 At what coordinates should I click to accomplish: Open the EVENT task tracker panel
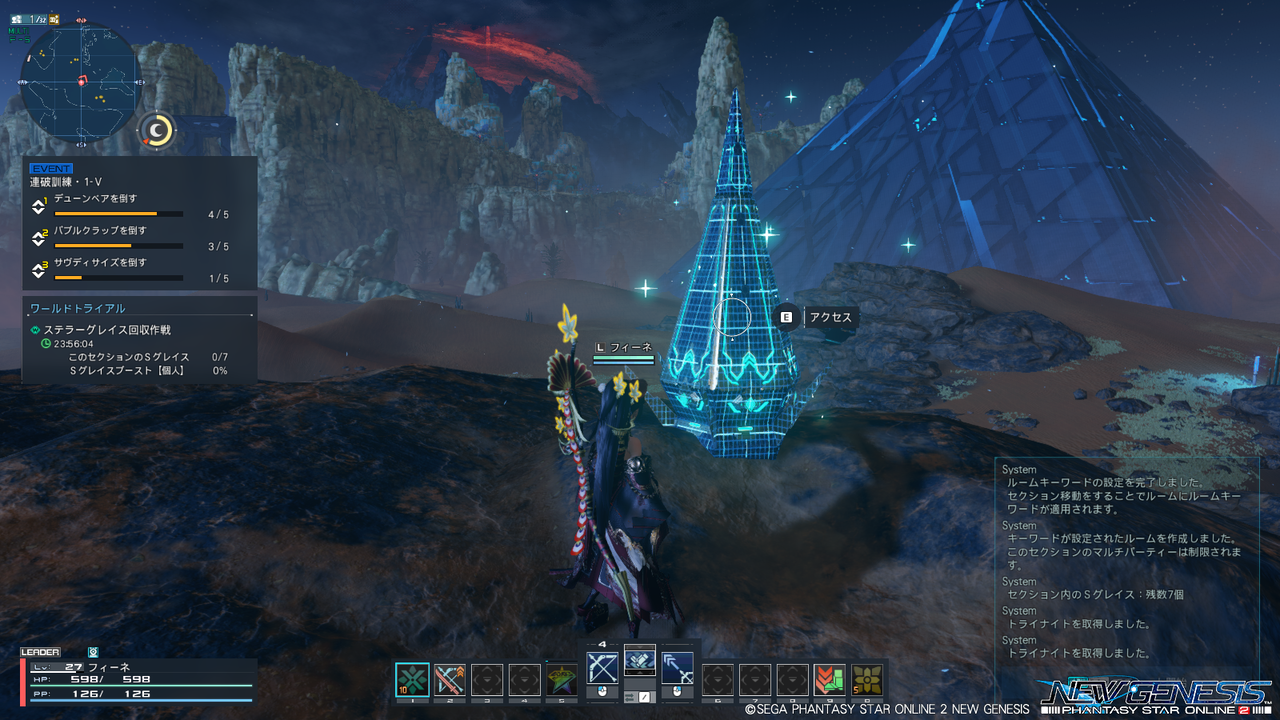[140, 222]
